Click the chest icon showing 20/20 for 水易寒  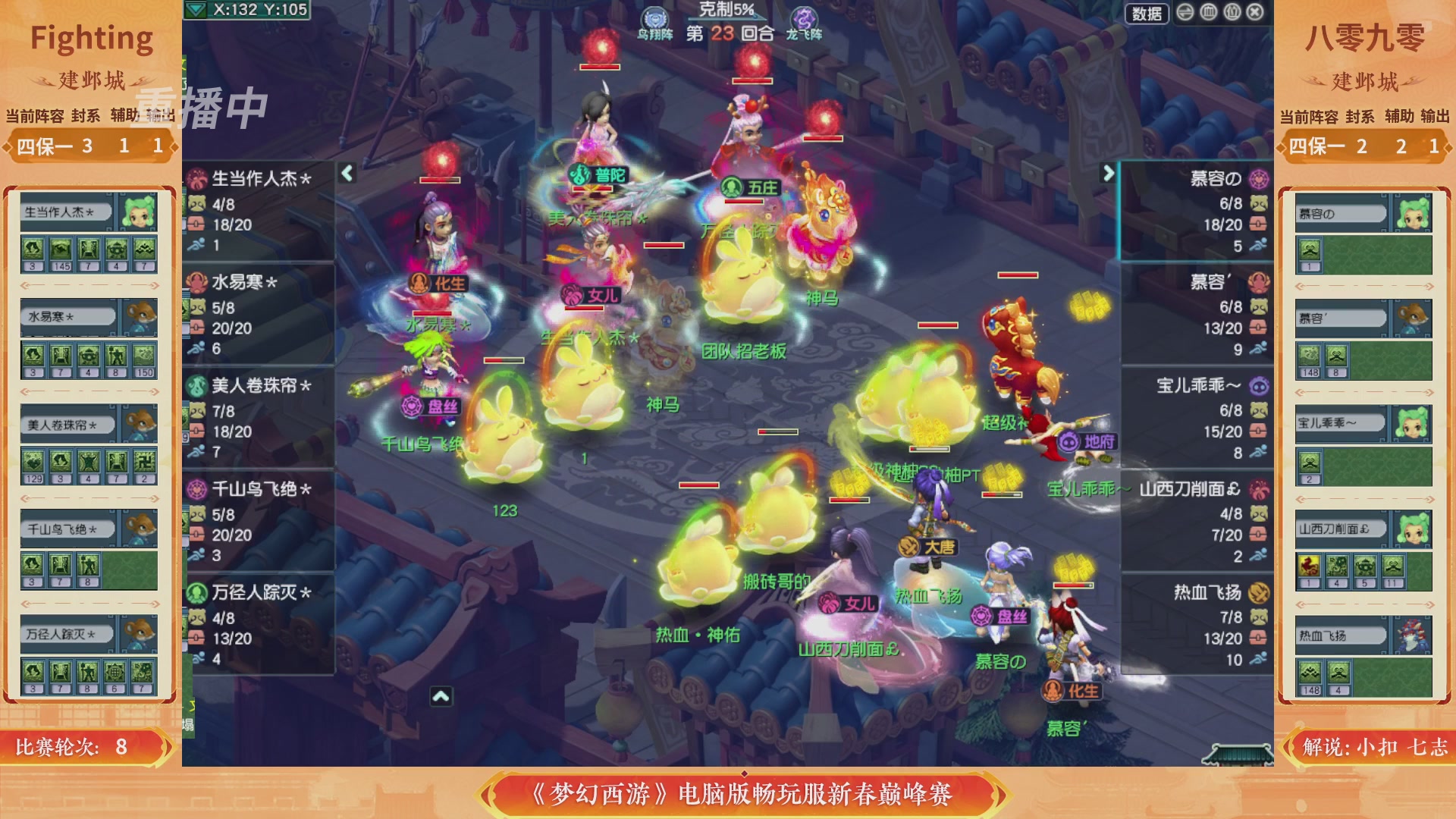(x=196, y=327)
